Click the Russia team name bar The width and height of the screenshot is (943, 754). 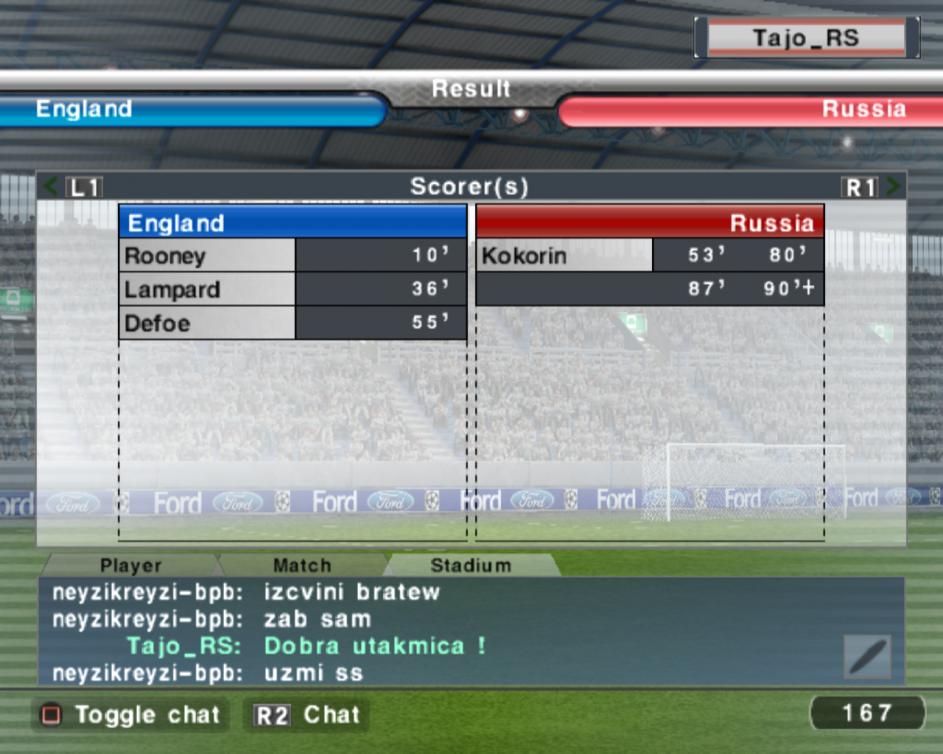click(x=750, y=110)
